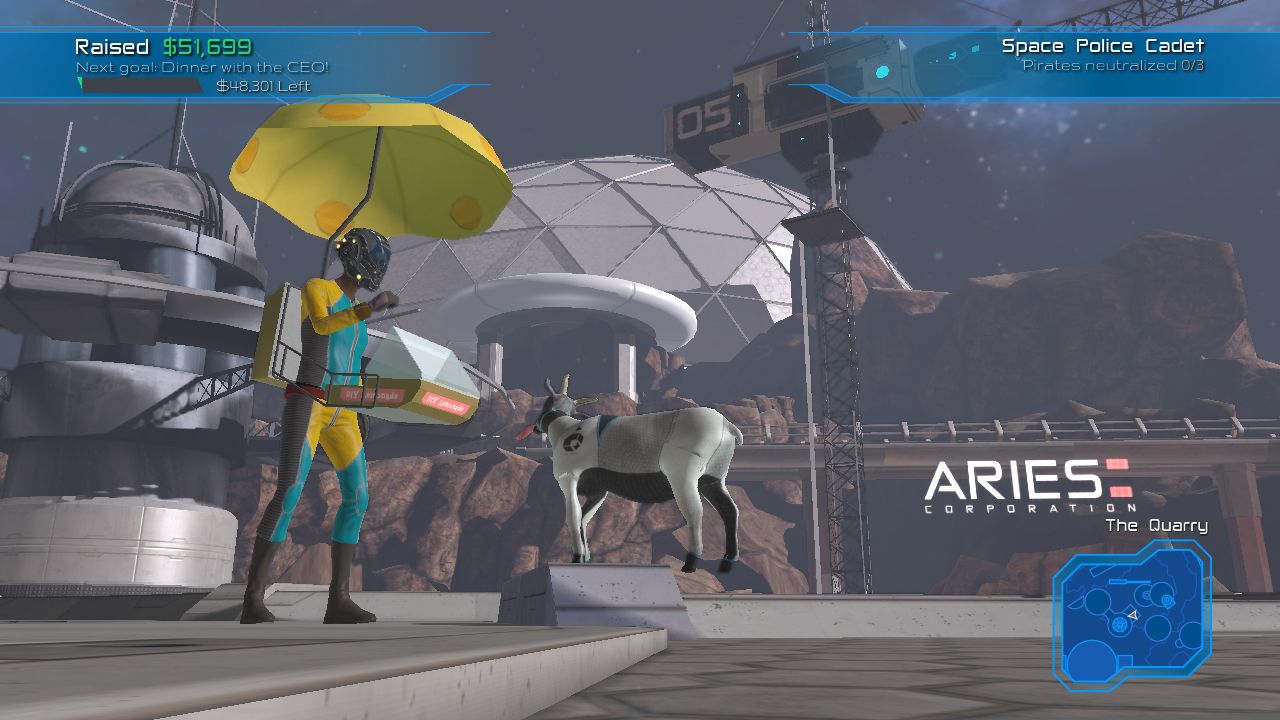
Task: Click the large dome shape on the minimap
Action: pos(1090,662)
